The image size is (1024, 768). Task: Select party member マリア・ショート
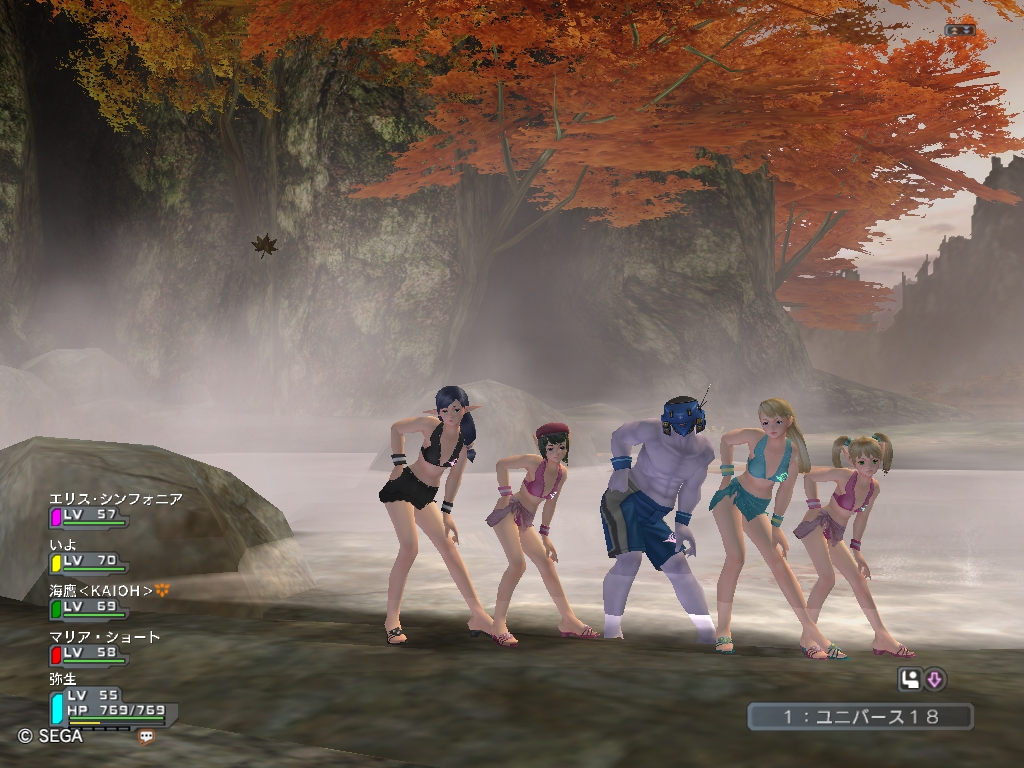pyautogui.click(x=104, y=637)
